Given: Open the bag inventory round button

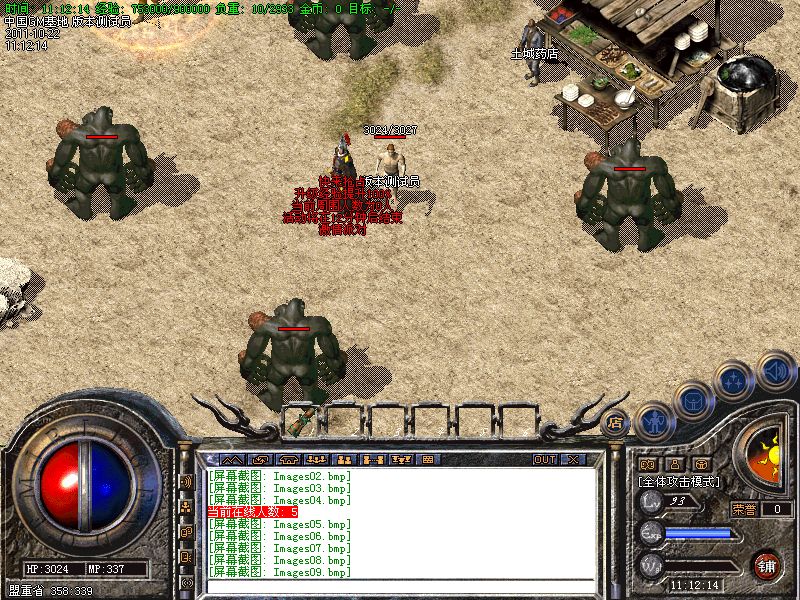Looking at the screenshot, I should click(692, 400).
